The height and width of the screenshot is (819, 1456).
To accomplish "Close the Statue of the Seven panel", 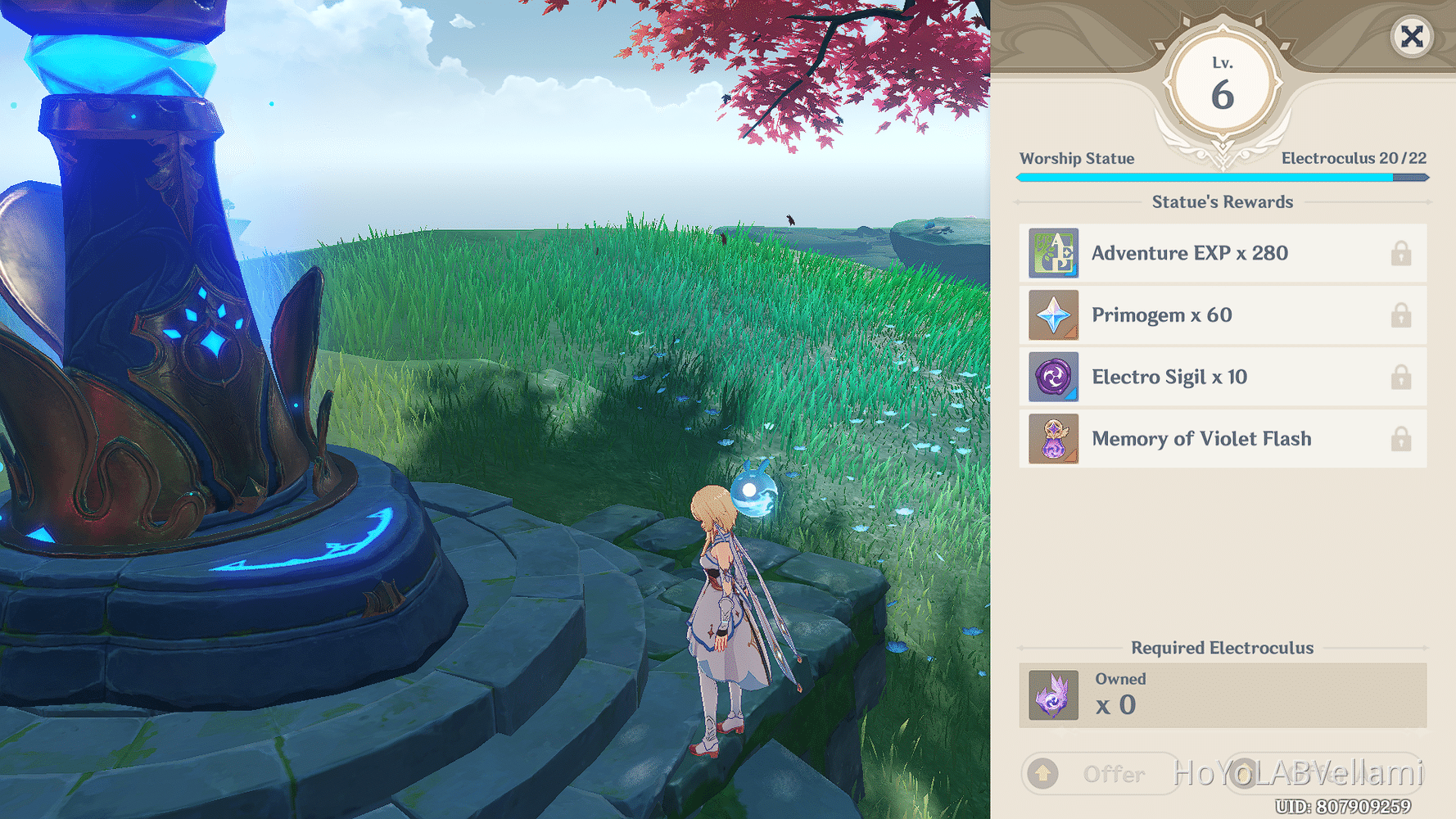I will (x=1411, y=37).
